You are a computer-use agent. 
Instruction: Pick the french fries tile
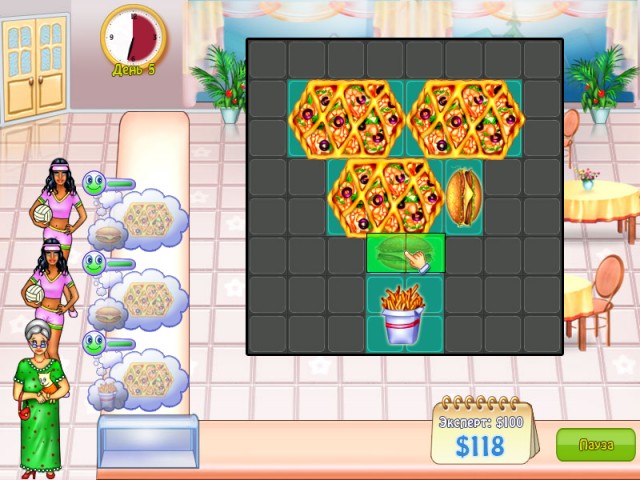405,313
